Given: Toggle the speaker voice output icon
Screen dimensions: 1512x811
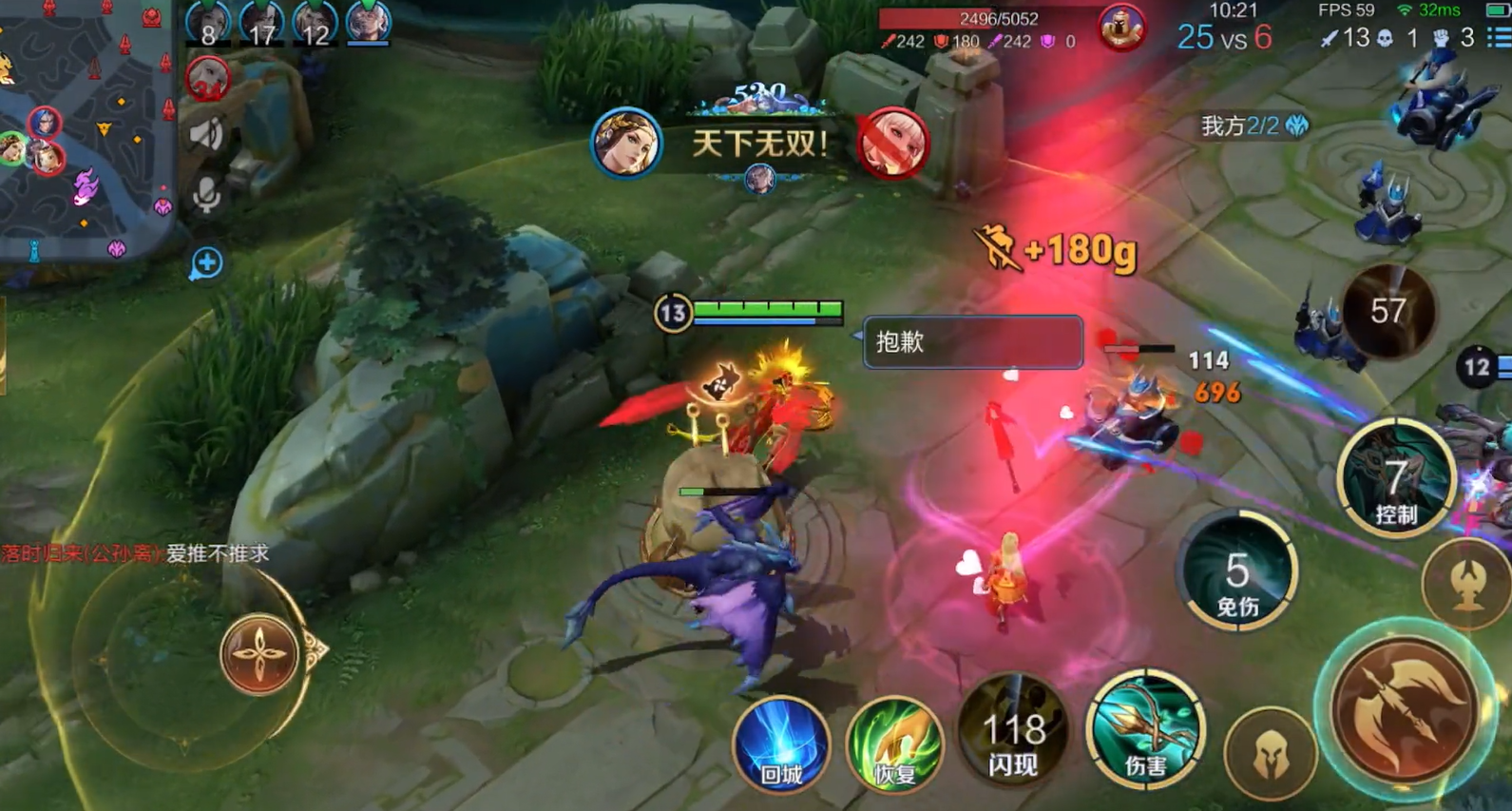Looking at the screenshot, I should click(x=206, y=134).
